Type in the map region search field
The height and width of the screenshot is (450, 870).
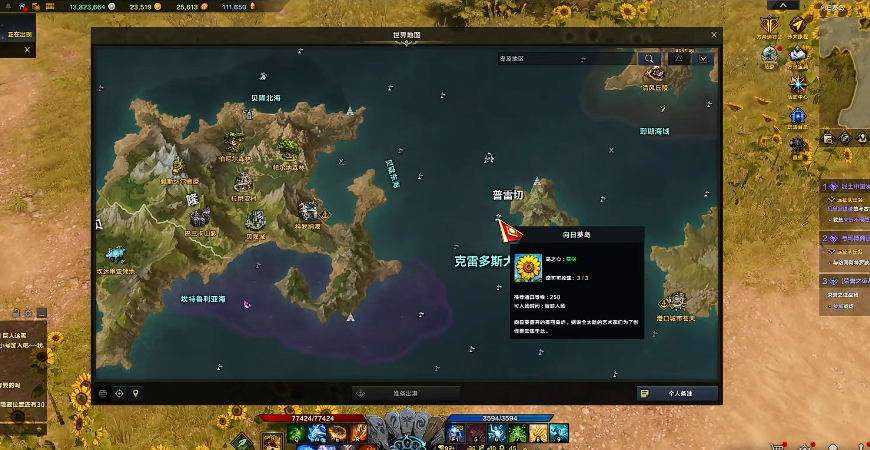click(565, 59)
